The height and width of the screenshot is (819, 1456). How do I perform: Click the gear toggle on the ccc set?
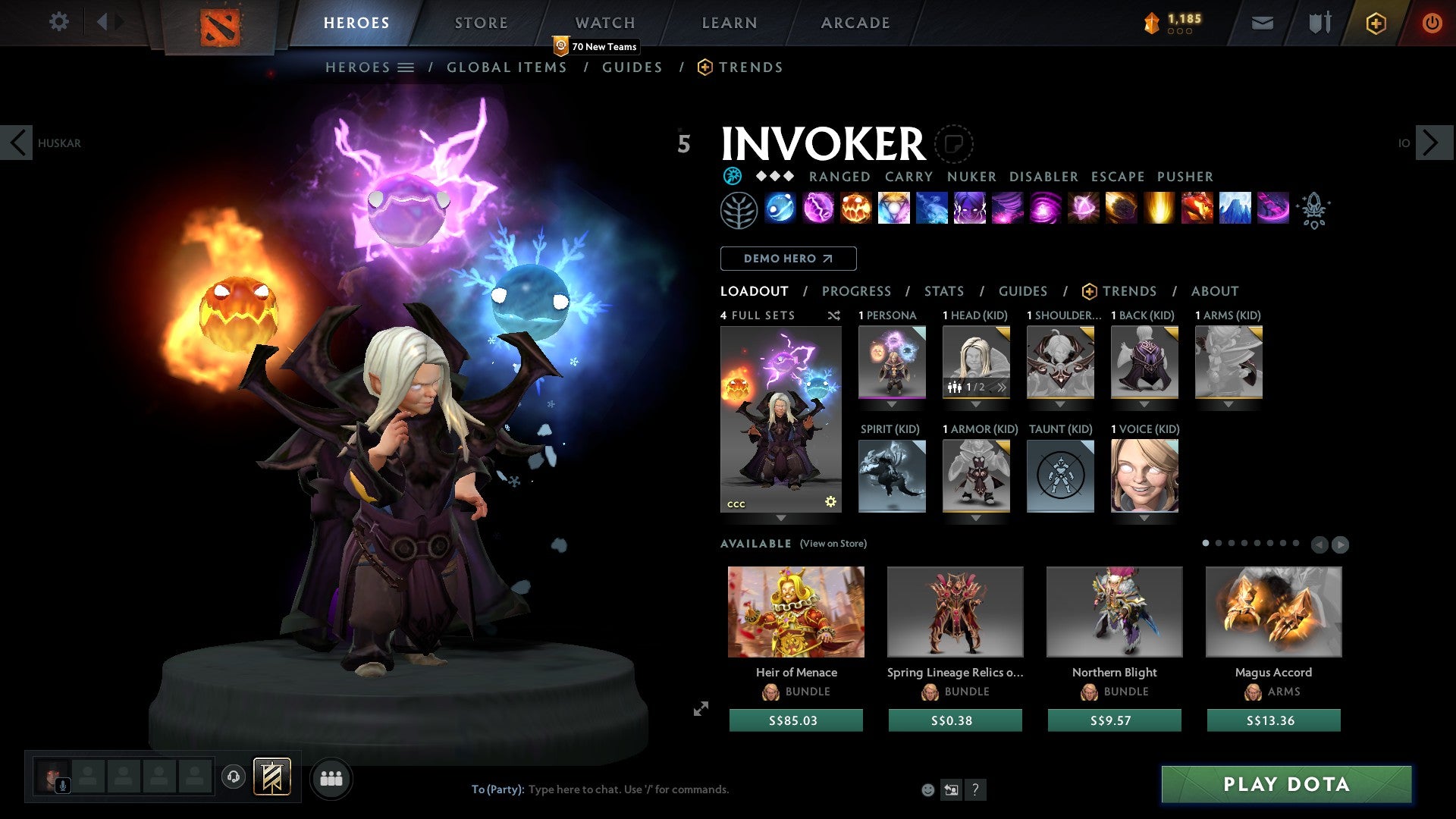click(x=830, y=500)
